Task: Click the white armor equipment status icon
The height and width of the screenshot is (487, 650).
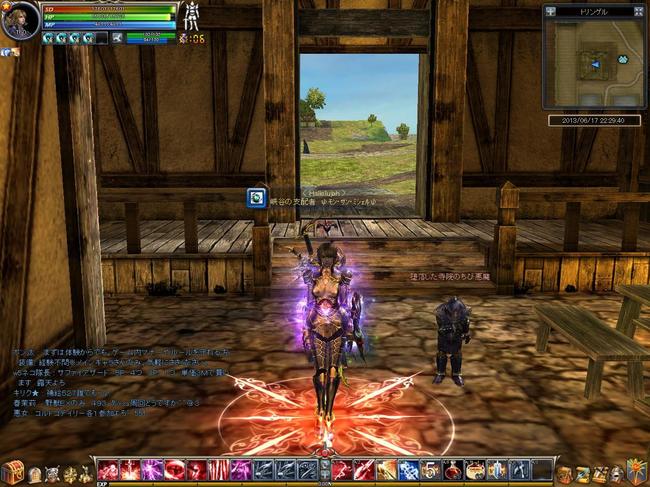Action: pyautogui.click(x=189, y=18)
